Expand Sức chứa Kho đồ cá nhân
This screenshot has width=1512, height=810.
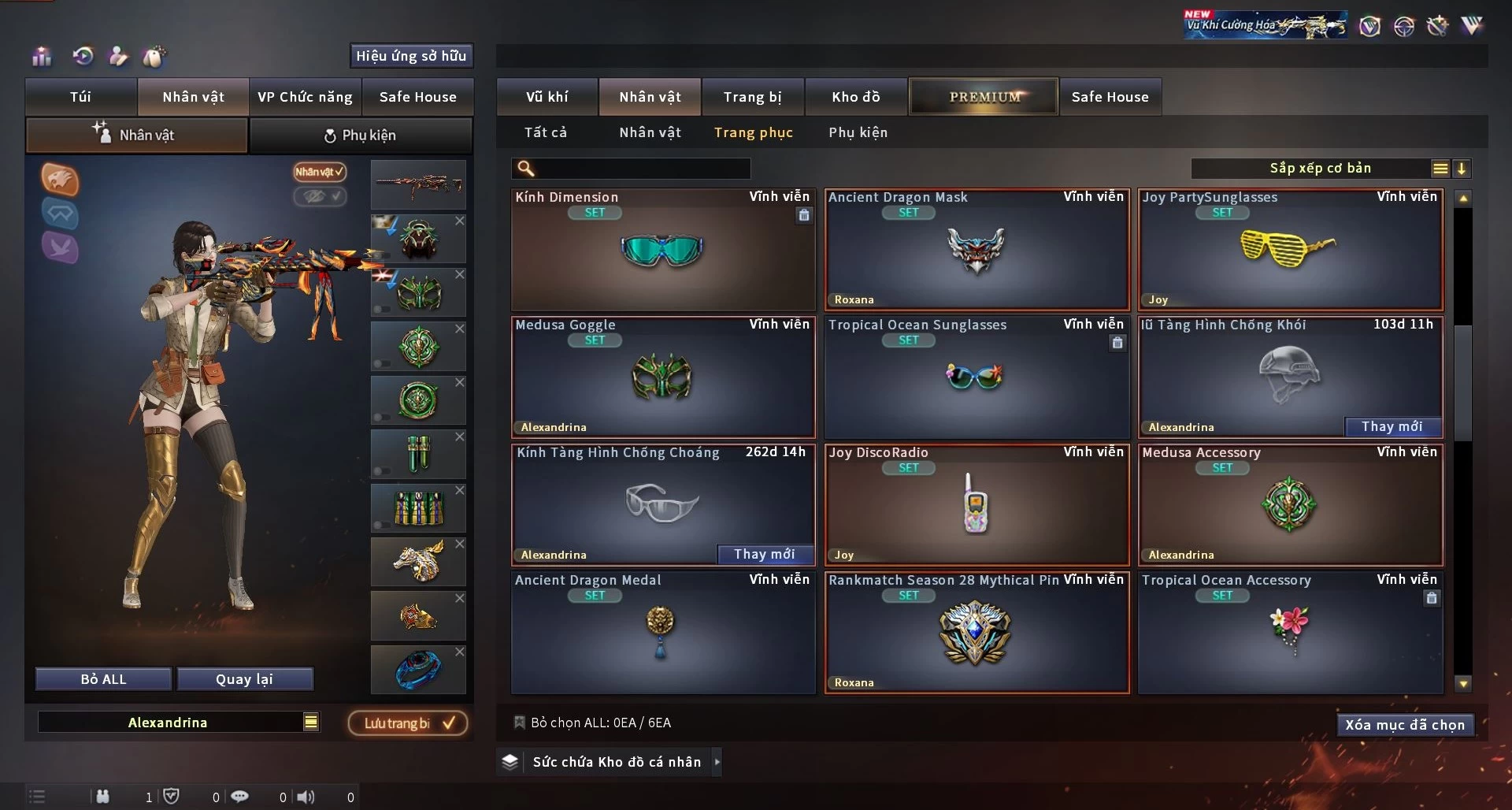point(717,762)
